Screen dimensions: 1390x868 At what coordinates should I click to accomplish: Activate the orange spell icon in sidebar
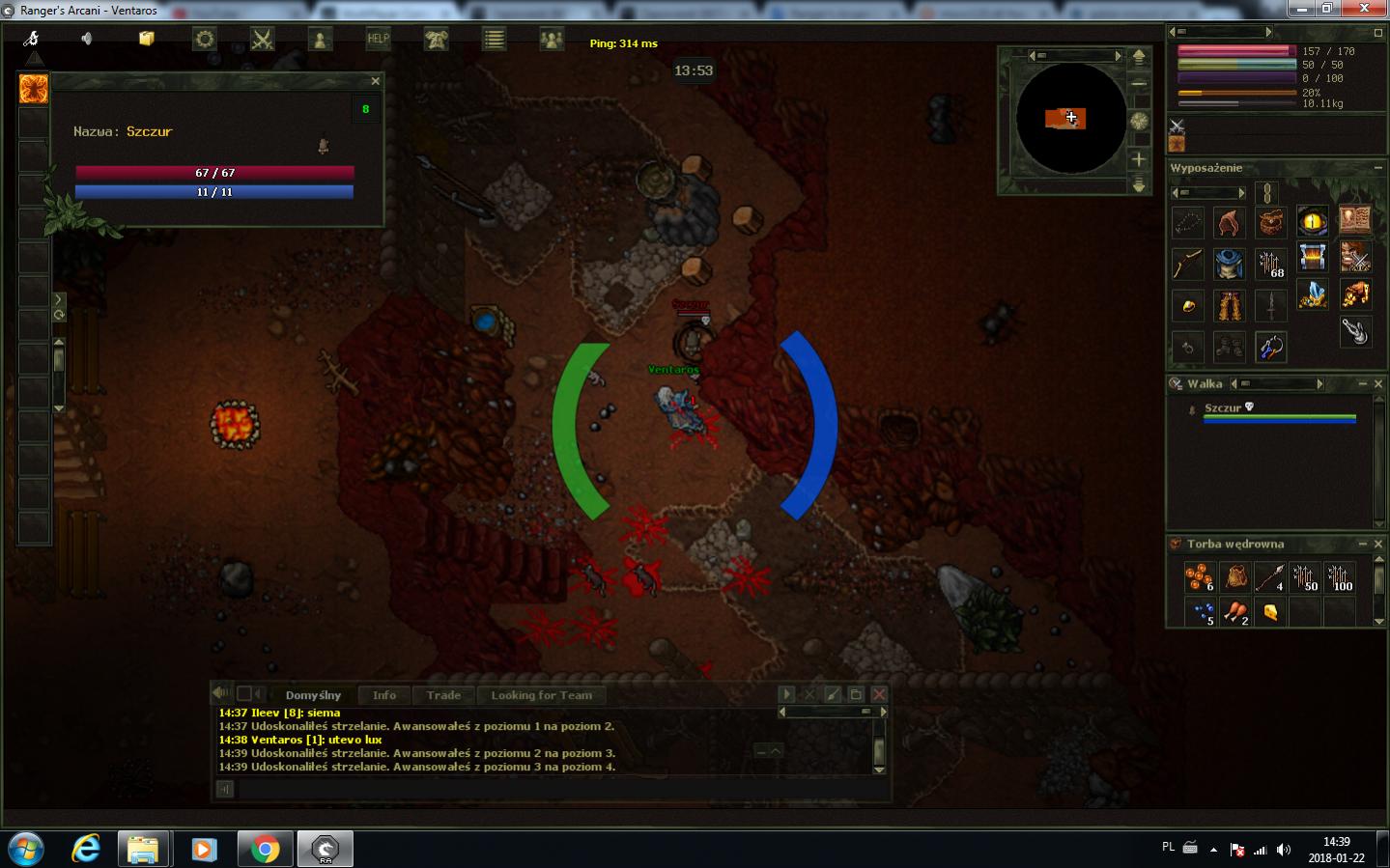tap(34, 90)
